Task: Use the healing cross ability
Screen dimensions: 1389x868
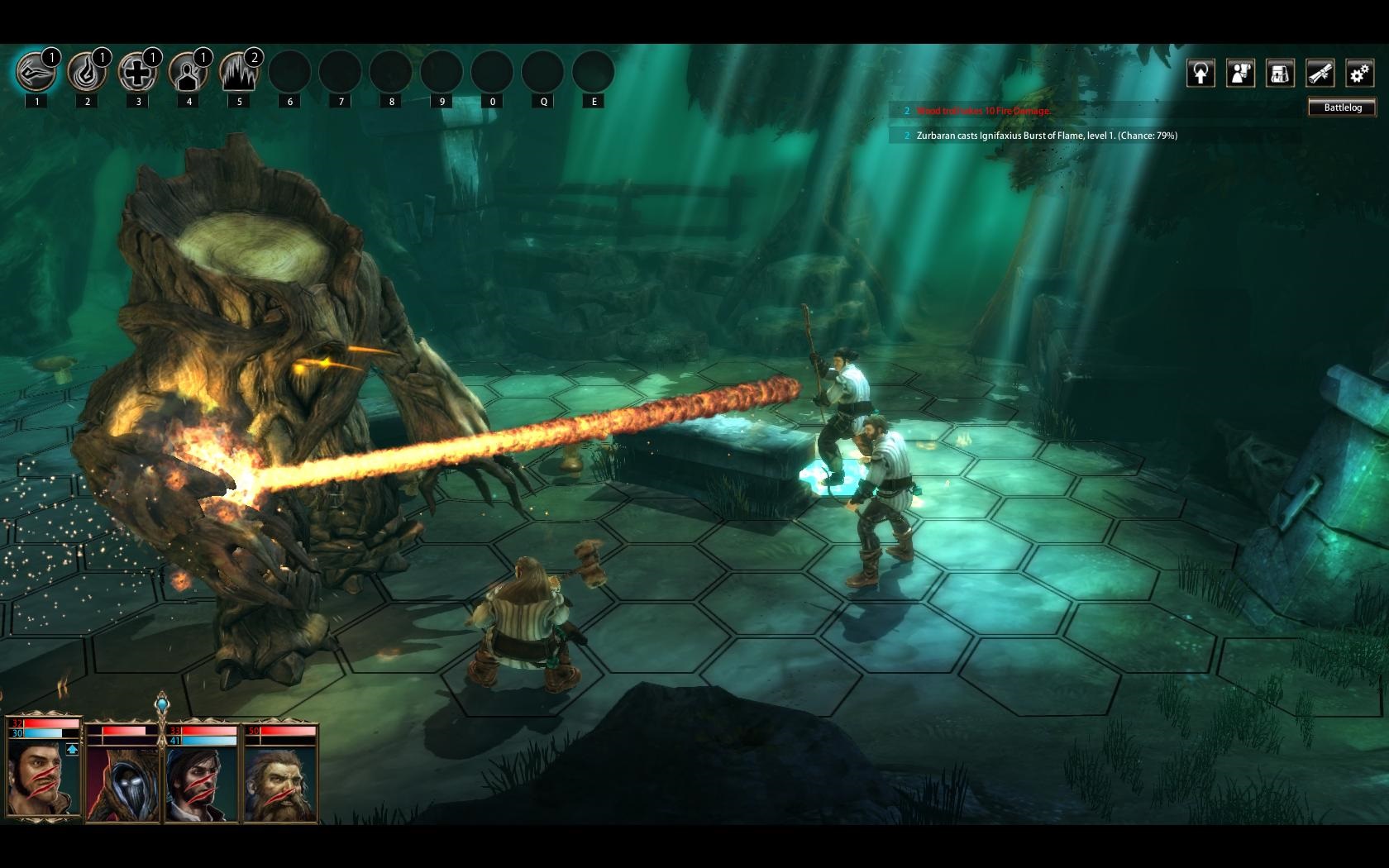Action: (137, 73)
